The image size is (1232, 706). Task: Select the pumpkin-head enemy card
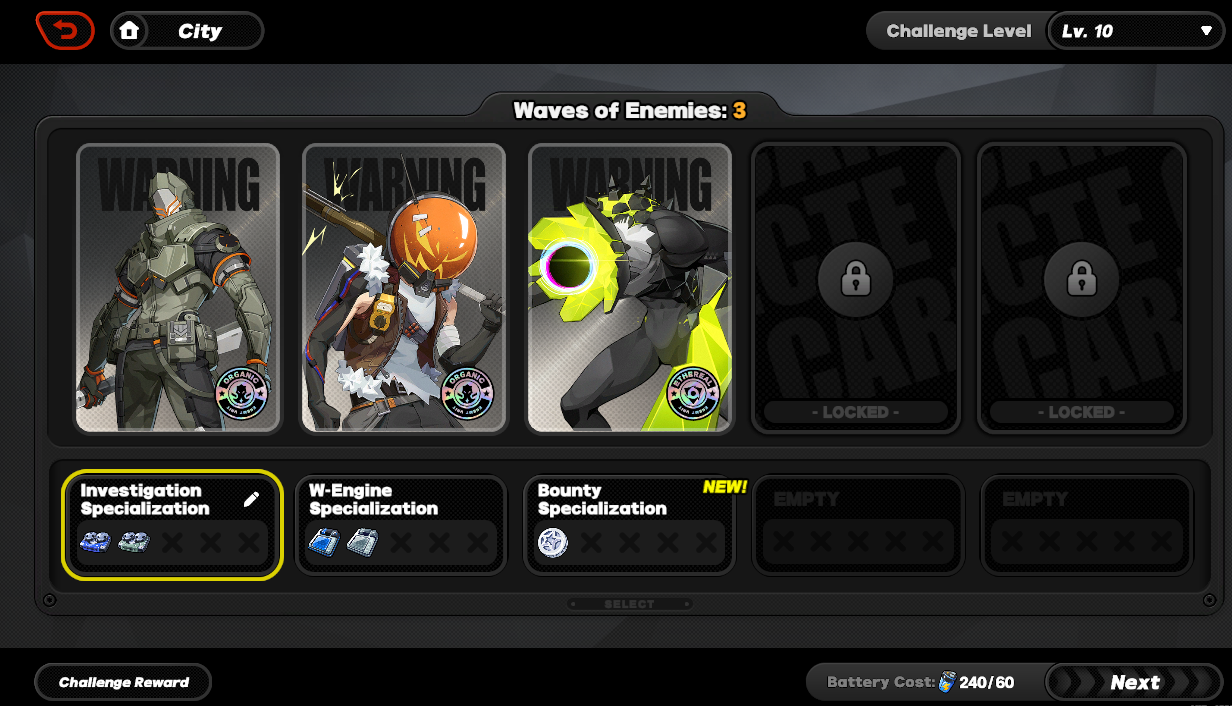(404, 288)
